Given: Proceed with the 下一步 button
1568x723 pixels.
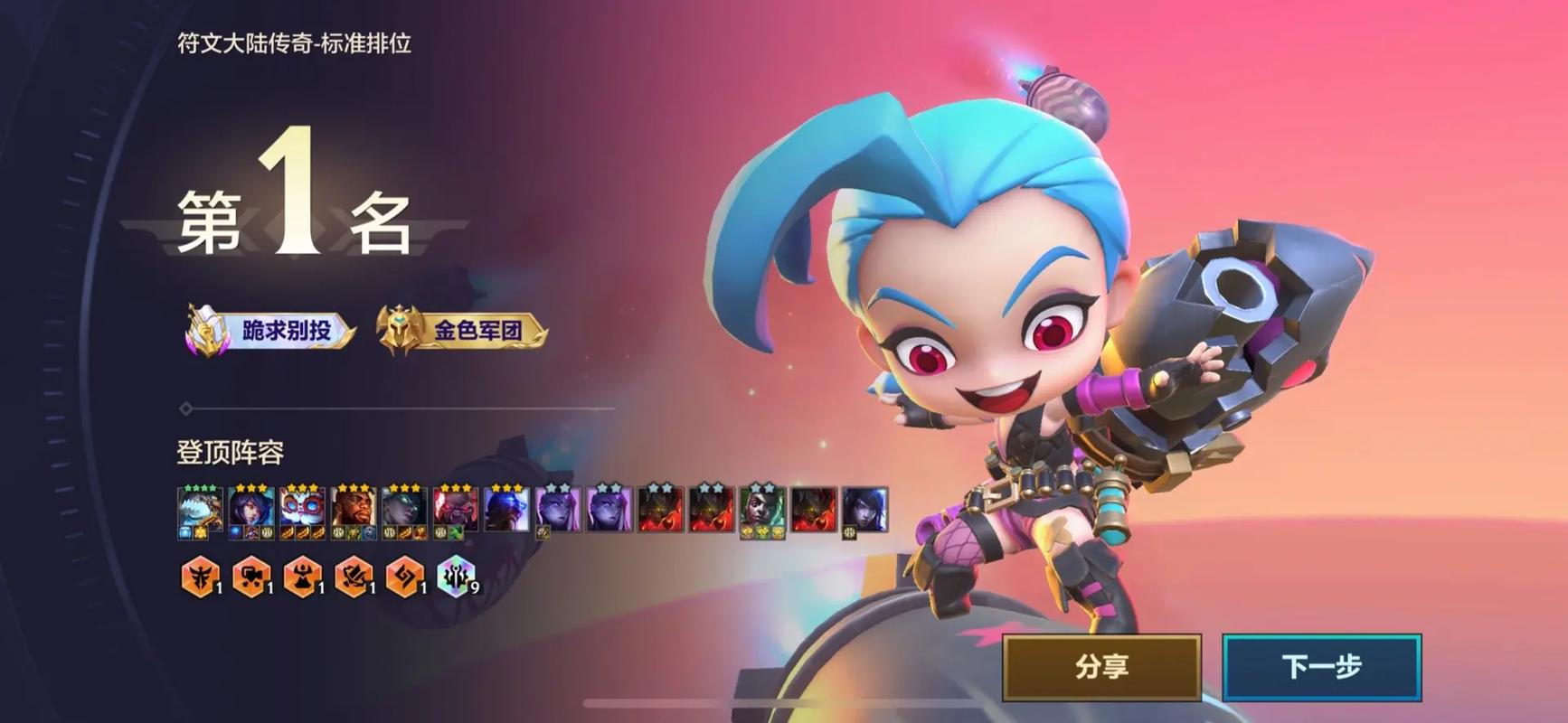Looking at the screenshot, I should [x=1321, y=667].
